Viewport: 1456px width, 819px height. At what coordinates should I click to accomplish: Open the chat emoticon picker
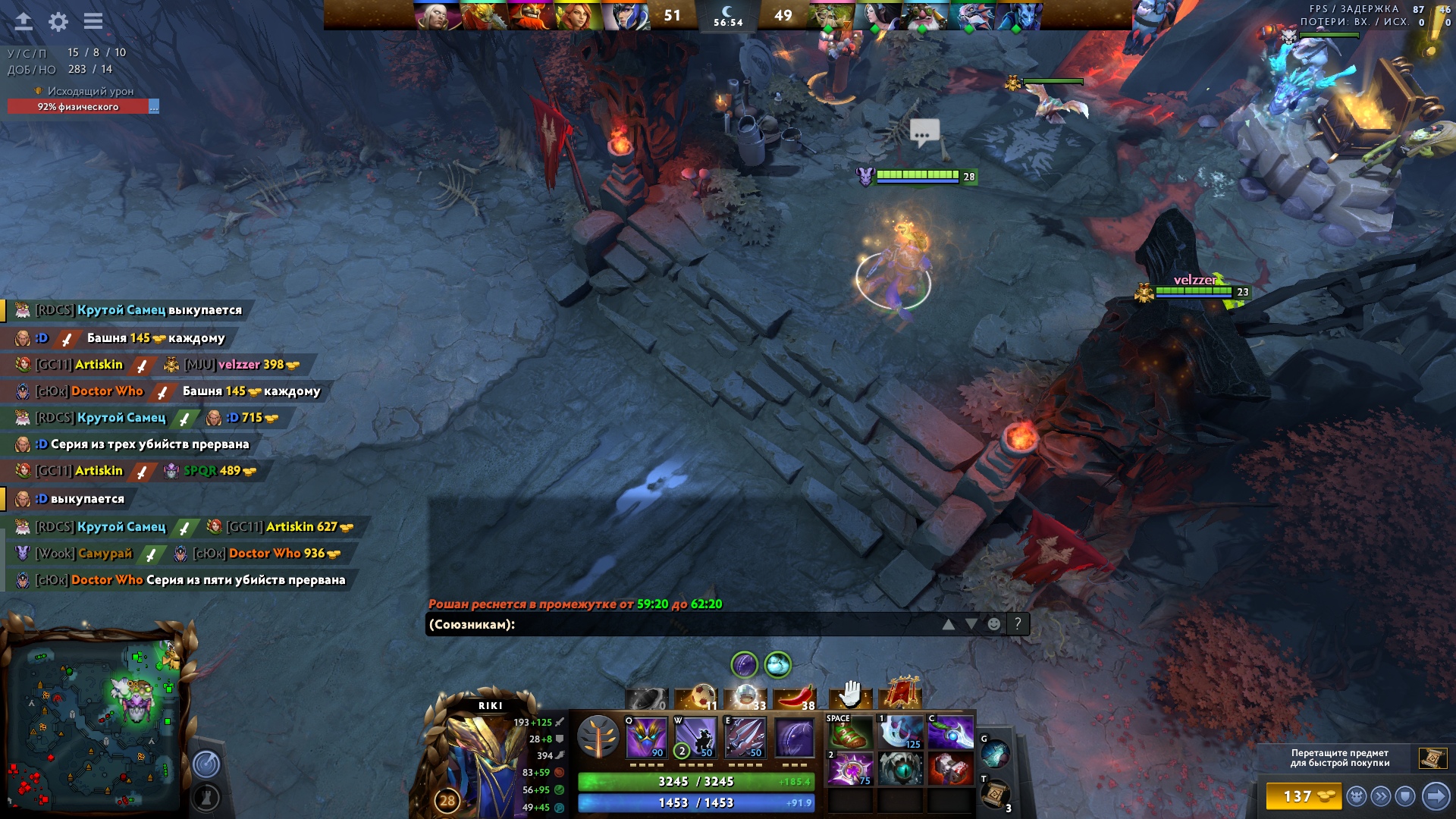[993, 624]
